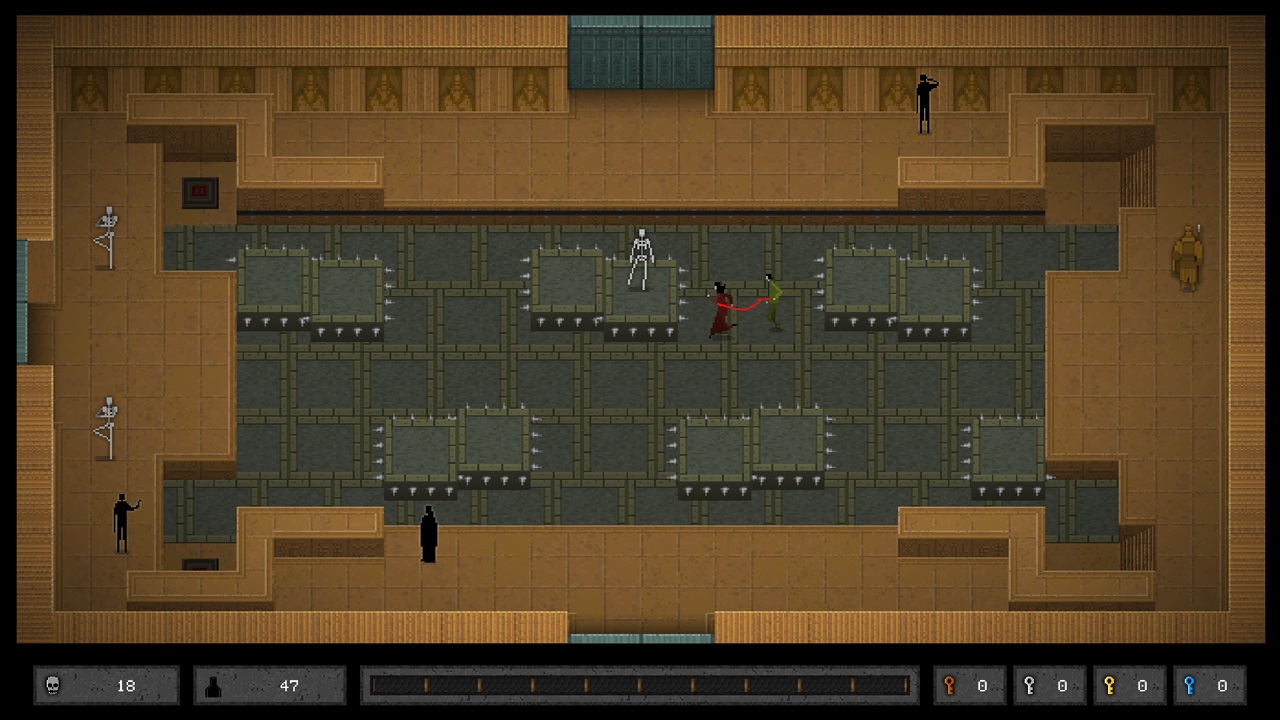
Task: Click the blue key icon
Action: click(x=1188, y=686)
